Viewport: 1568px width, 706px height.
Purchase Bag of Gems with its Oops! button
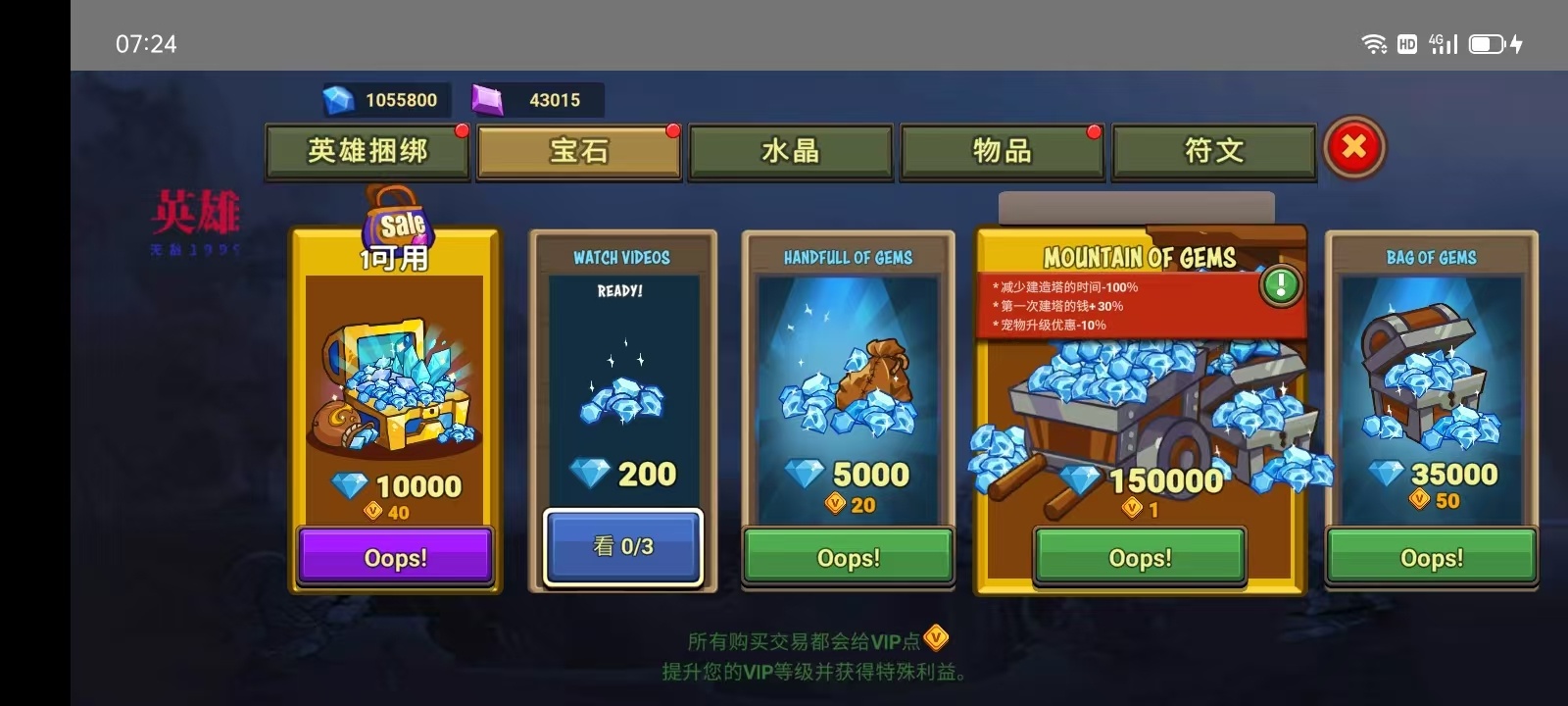pyautogui.click(x=1432, y=557)
